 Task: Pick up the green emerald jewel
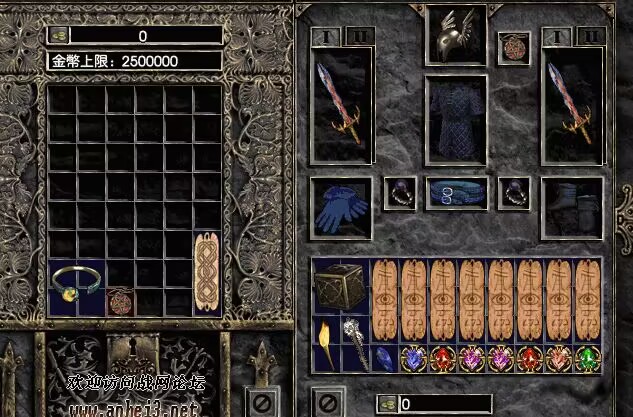[587, 358]
